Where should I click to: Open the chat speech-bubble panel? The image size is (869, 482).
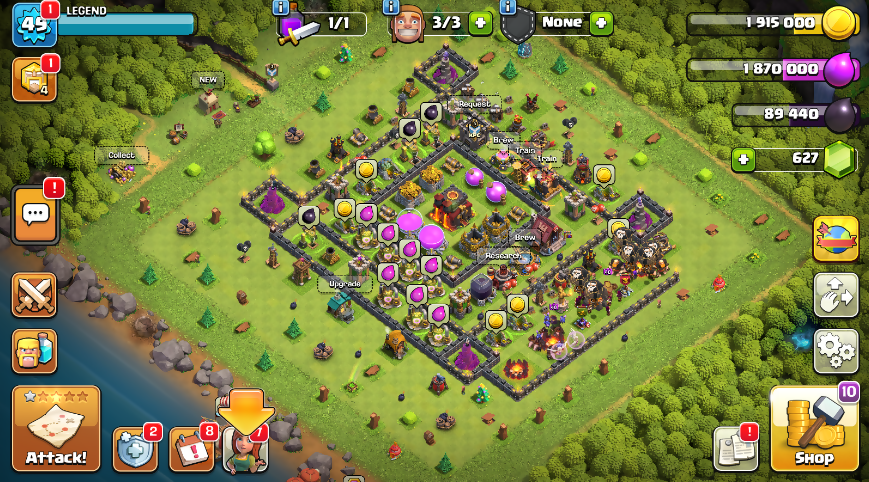pos(35,213)
